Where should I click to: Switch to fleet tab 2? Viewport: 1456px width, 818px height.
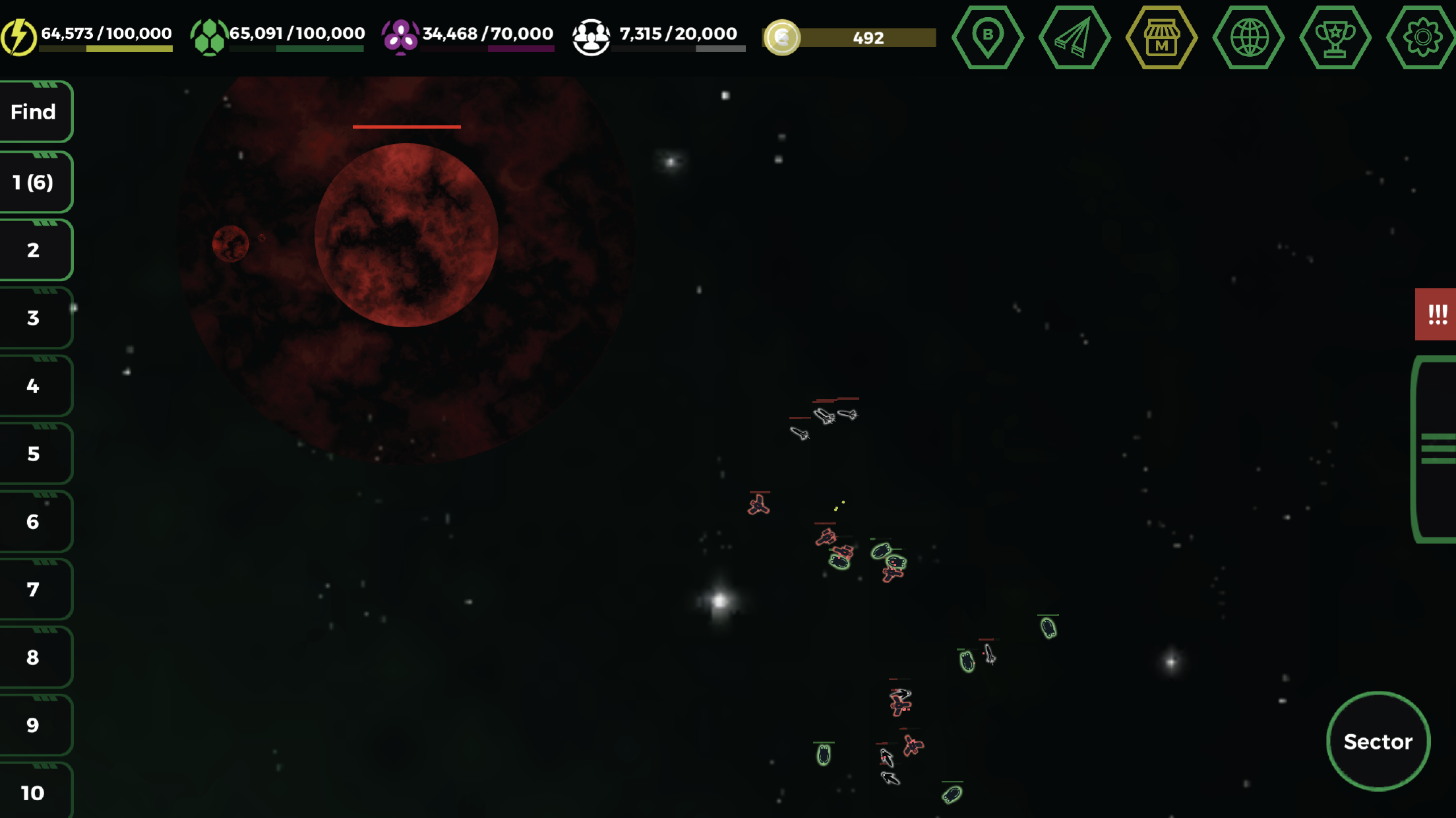(x=32, y=249)
